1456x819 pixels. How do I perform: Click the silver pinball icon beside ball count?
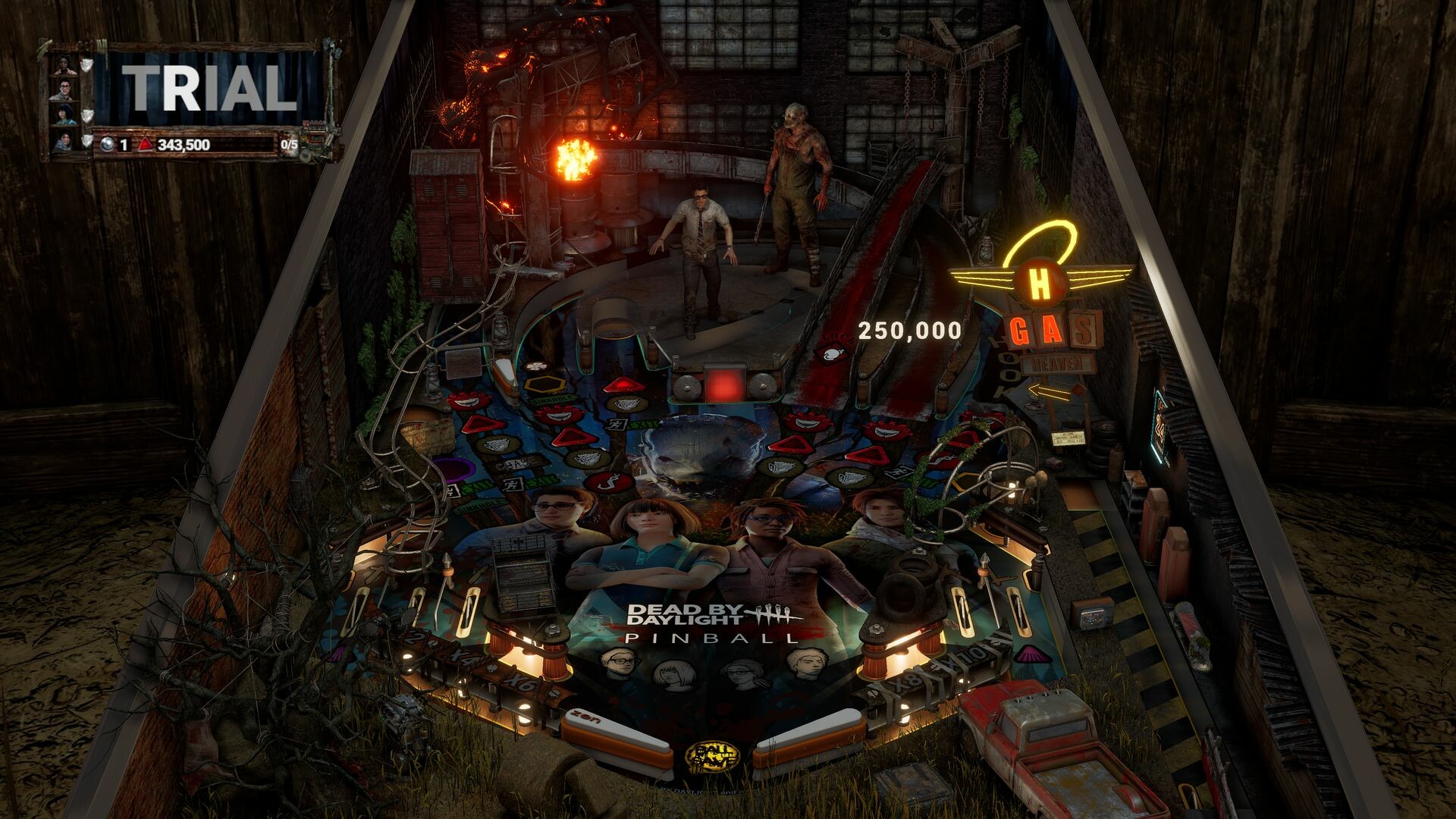106,143
